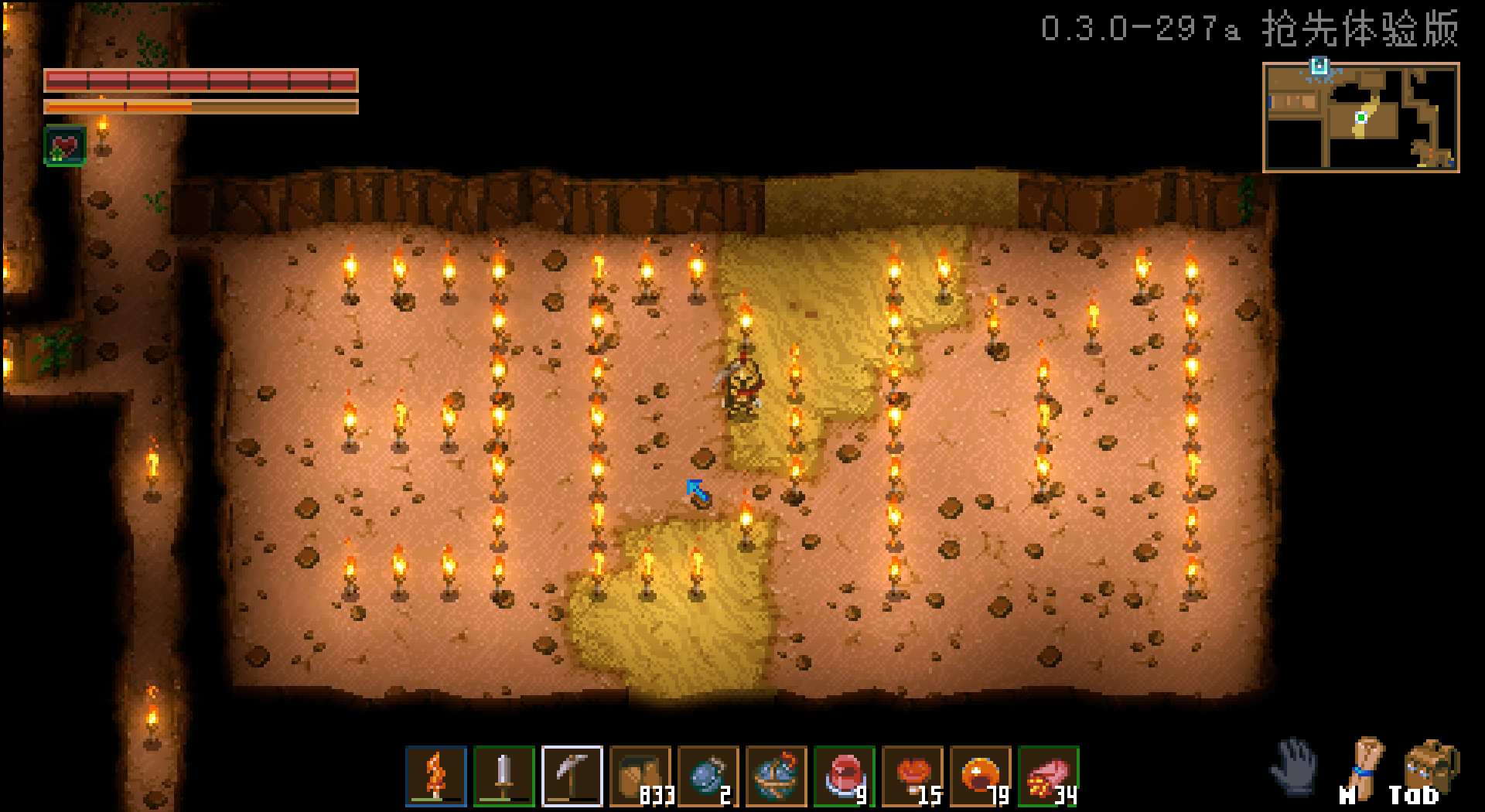Select the large roped bomb slot
This screenshot has height=812, width=1485.
coord(776,776)
